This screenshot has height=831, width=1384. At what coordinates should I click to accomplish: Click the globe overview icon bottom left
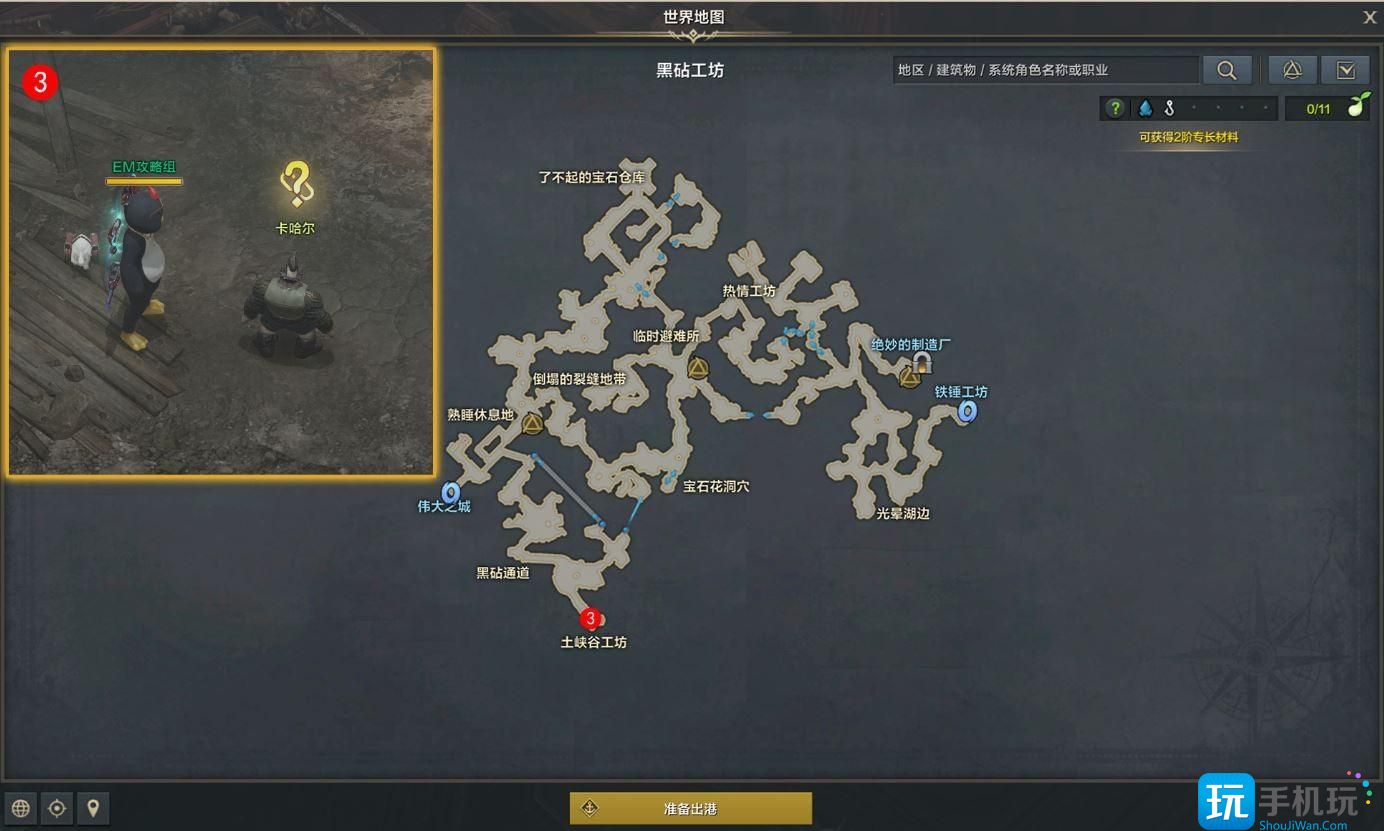tap(20, 808)
